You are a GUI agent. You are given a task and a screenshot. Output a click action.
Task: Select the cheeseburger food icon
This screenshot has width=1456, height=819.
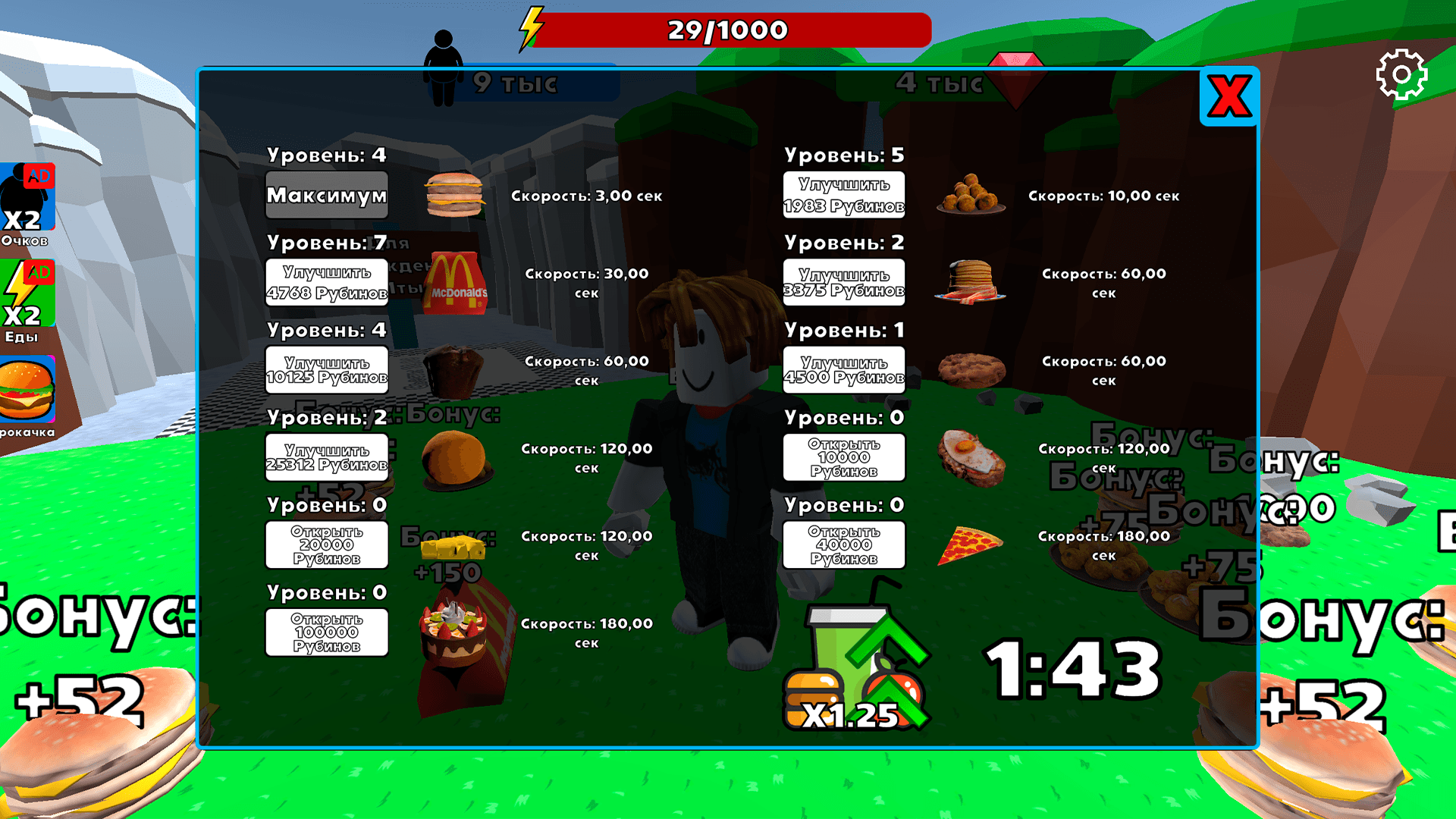tap(455, 196)
